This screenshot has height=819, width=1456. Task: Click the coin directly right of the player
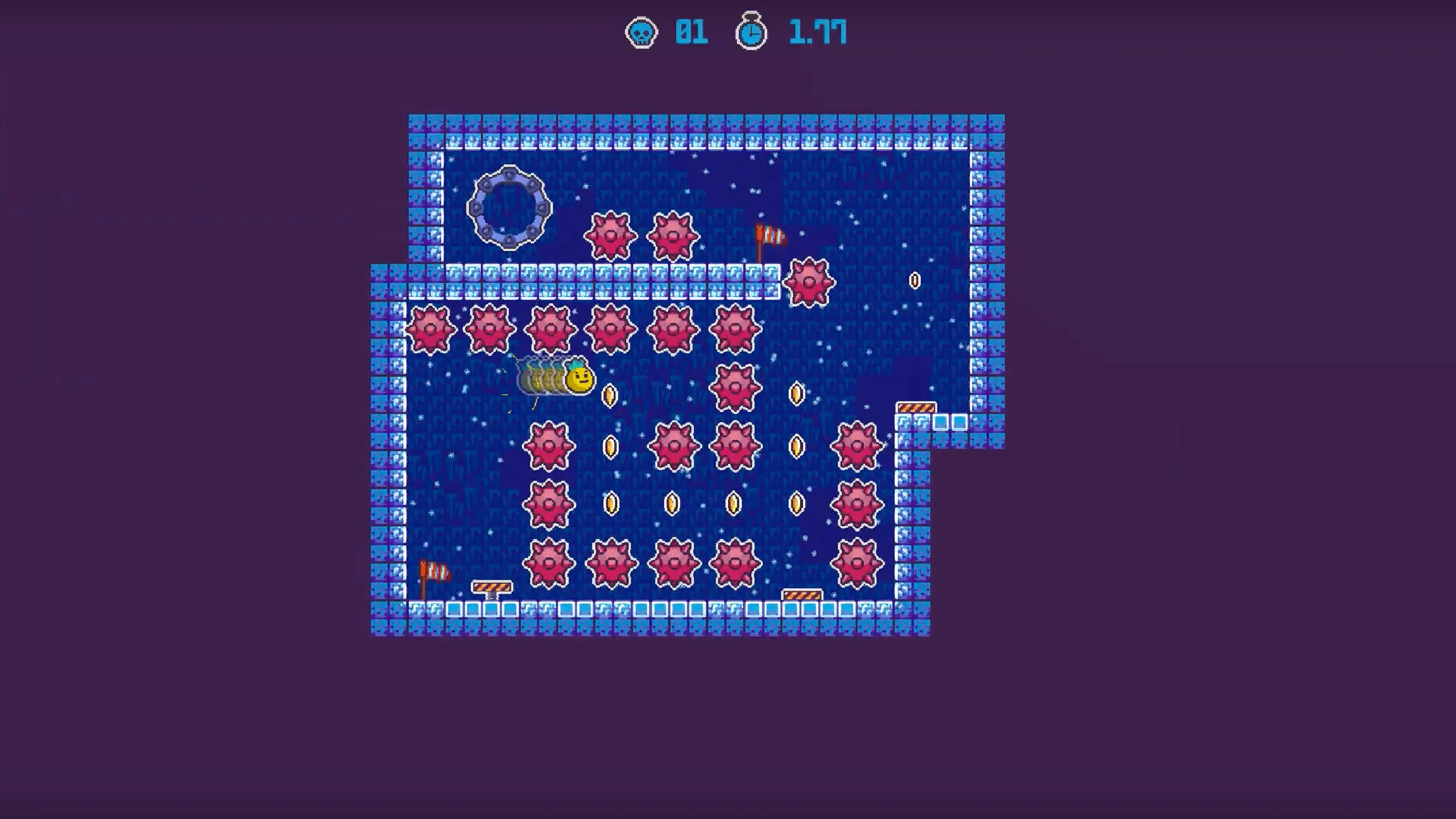[609, 395]
